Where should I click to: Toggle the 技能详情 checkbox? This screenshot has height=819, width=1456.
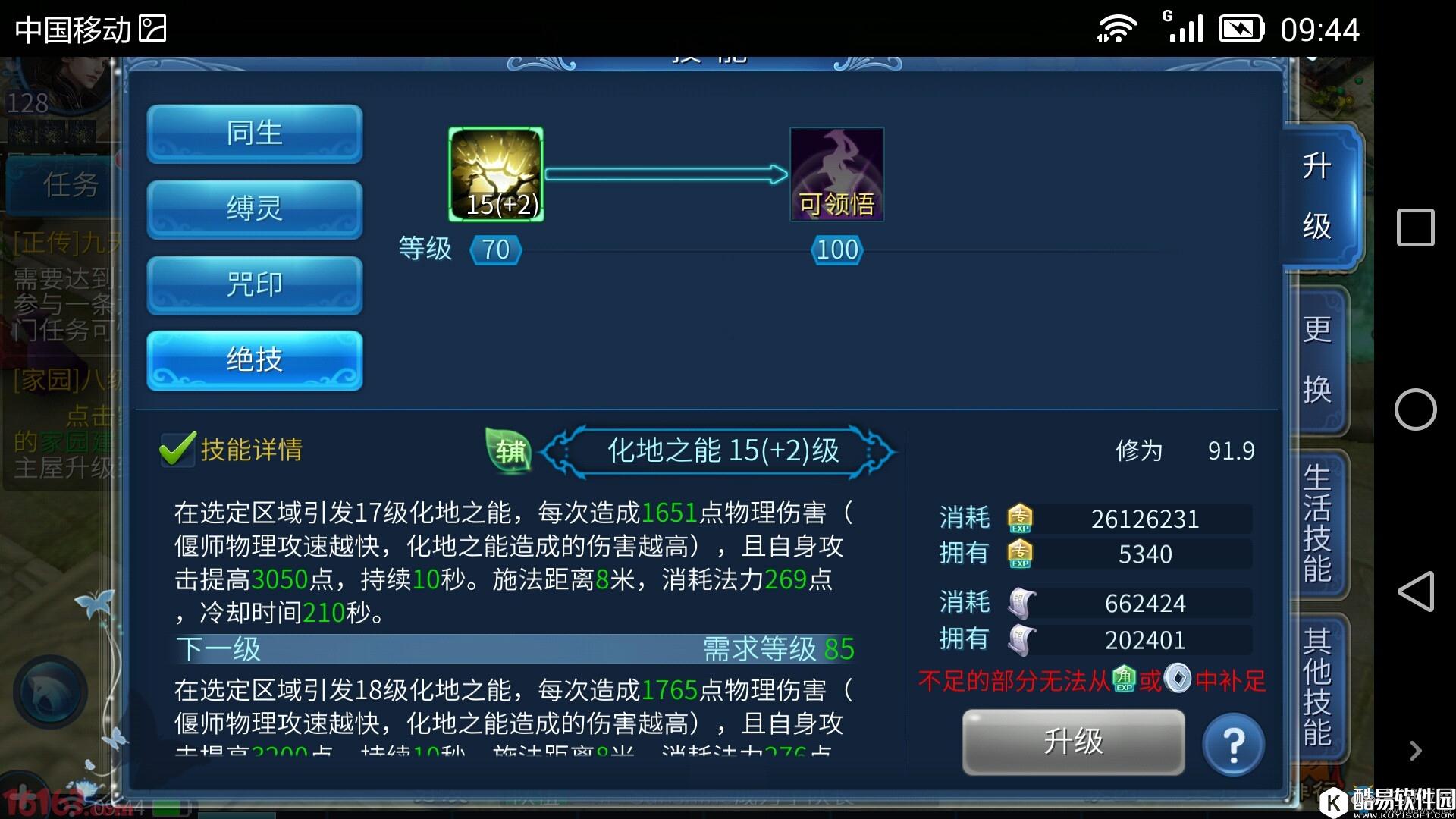175,449
